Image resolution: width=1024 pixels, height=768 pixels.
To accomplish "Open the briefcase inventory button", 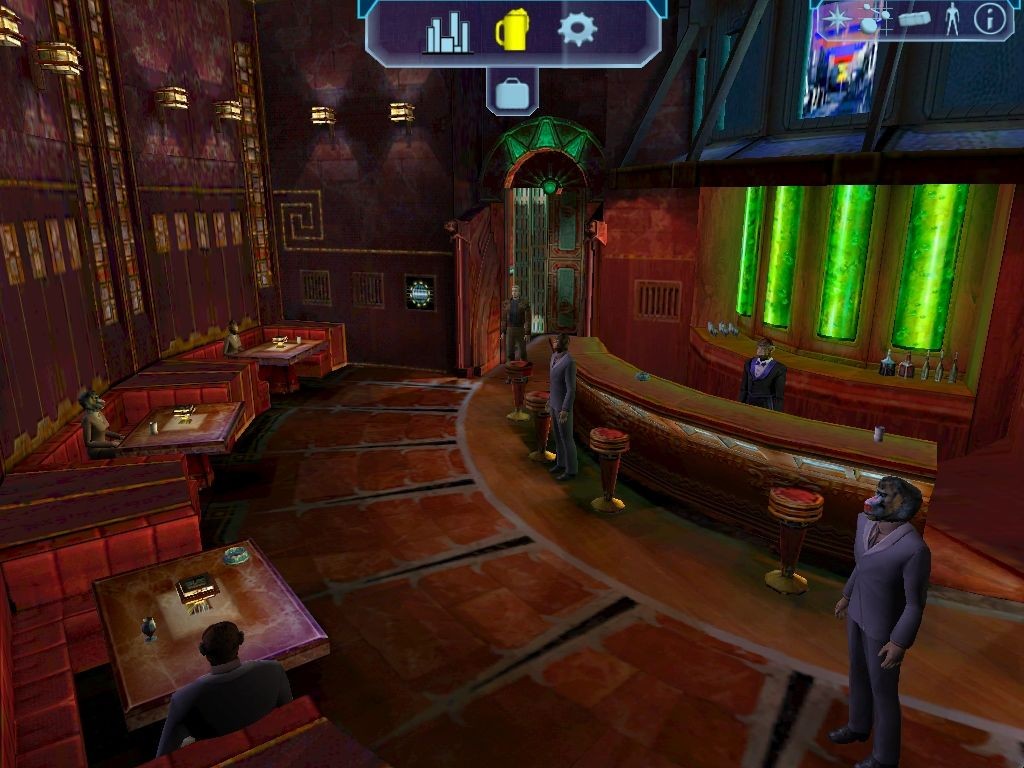I will coord(512,94).
